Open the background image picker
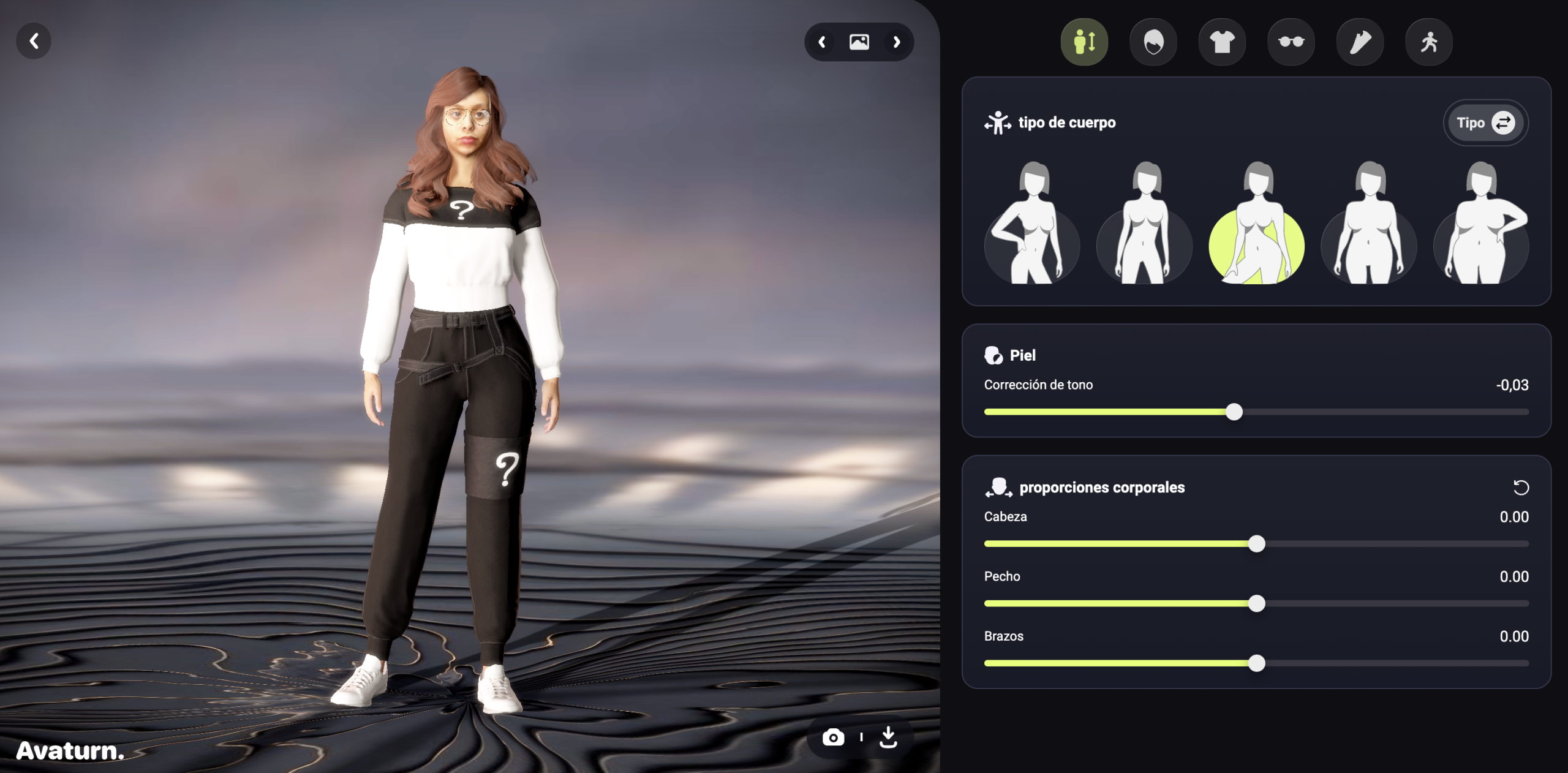 (859, 42)
